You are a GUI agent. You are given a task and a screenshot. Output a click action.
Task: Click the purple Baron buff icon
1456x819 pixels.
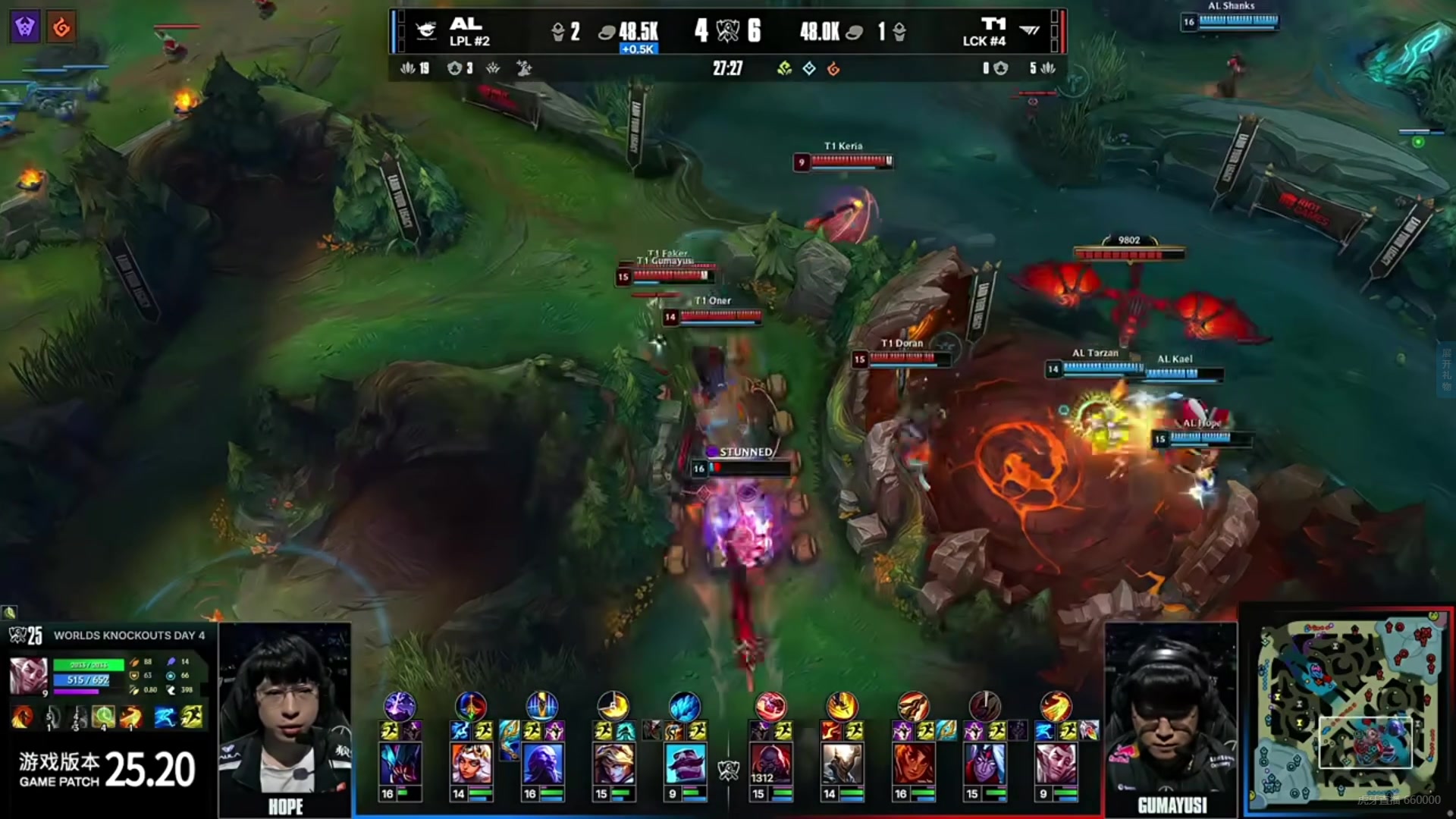[25, 27]
